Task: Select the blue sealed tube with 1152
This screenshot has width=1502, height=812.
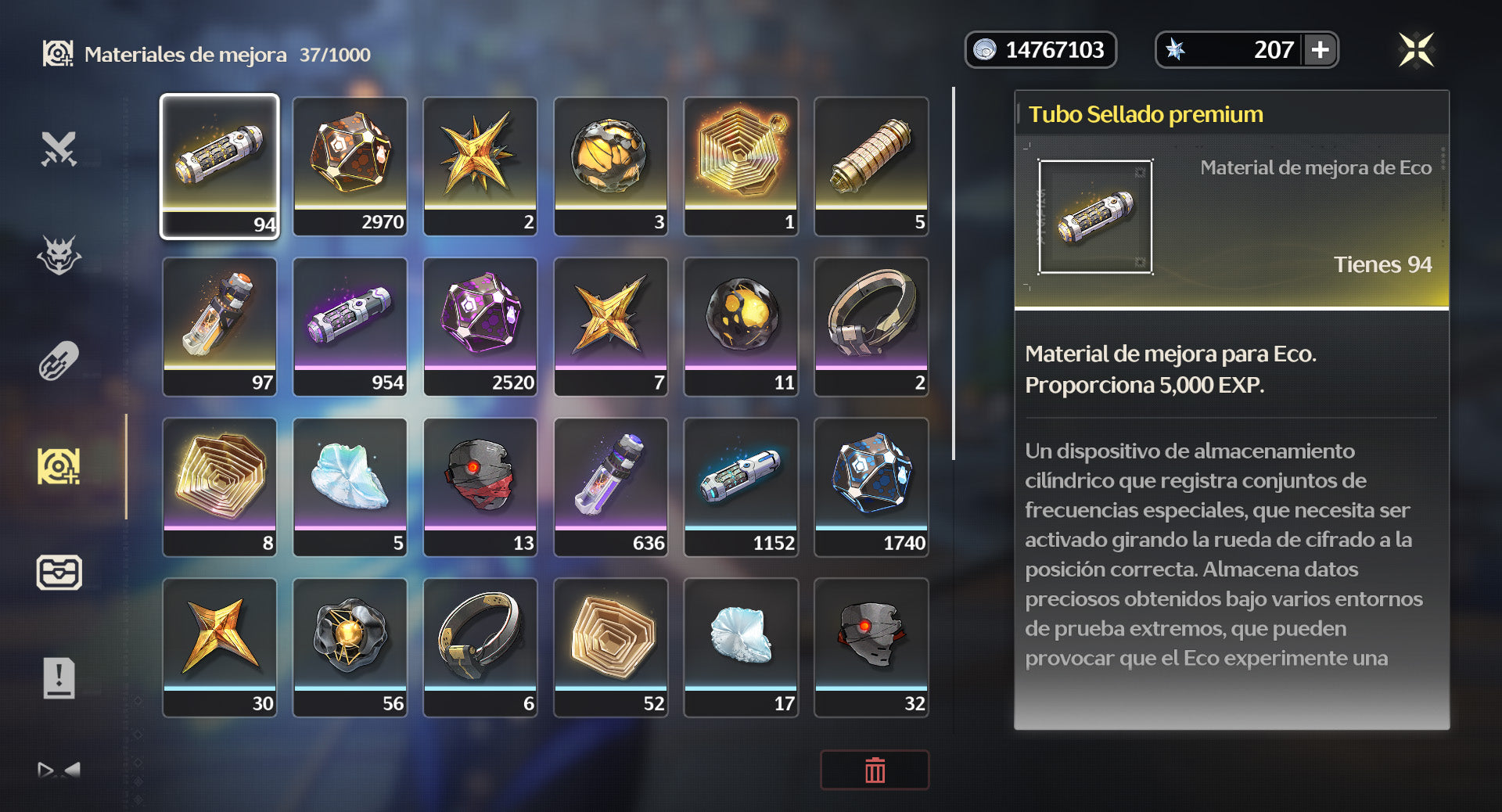Action: 741,486
